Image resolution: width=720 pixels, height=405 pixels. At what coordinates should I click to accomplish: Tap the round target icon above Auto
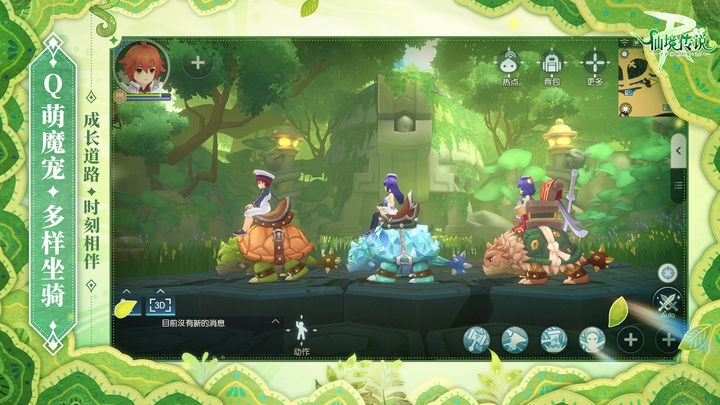[667, 272]
